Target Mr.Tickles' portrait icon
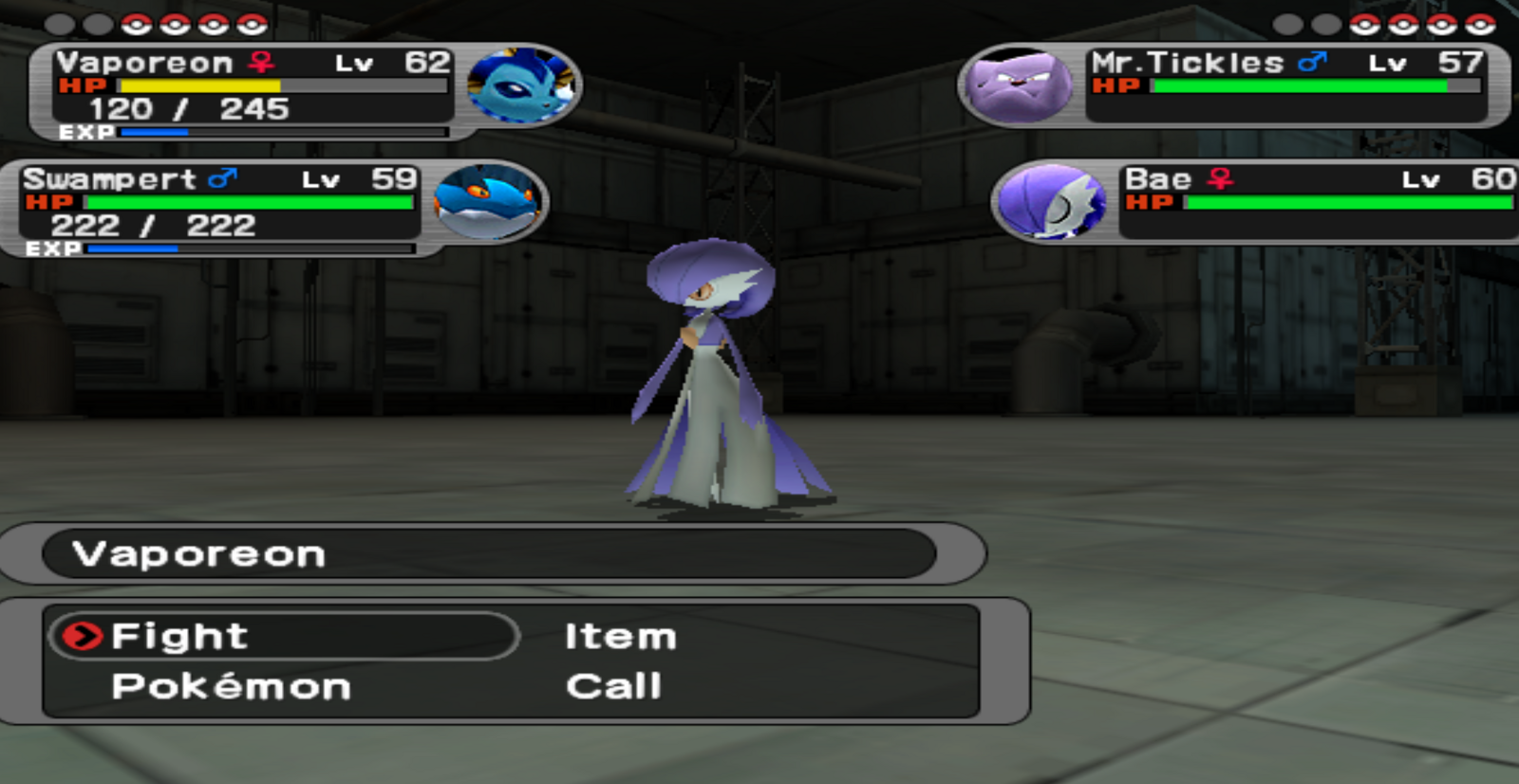 (x=1018, y=86)
